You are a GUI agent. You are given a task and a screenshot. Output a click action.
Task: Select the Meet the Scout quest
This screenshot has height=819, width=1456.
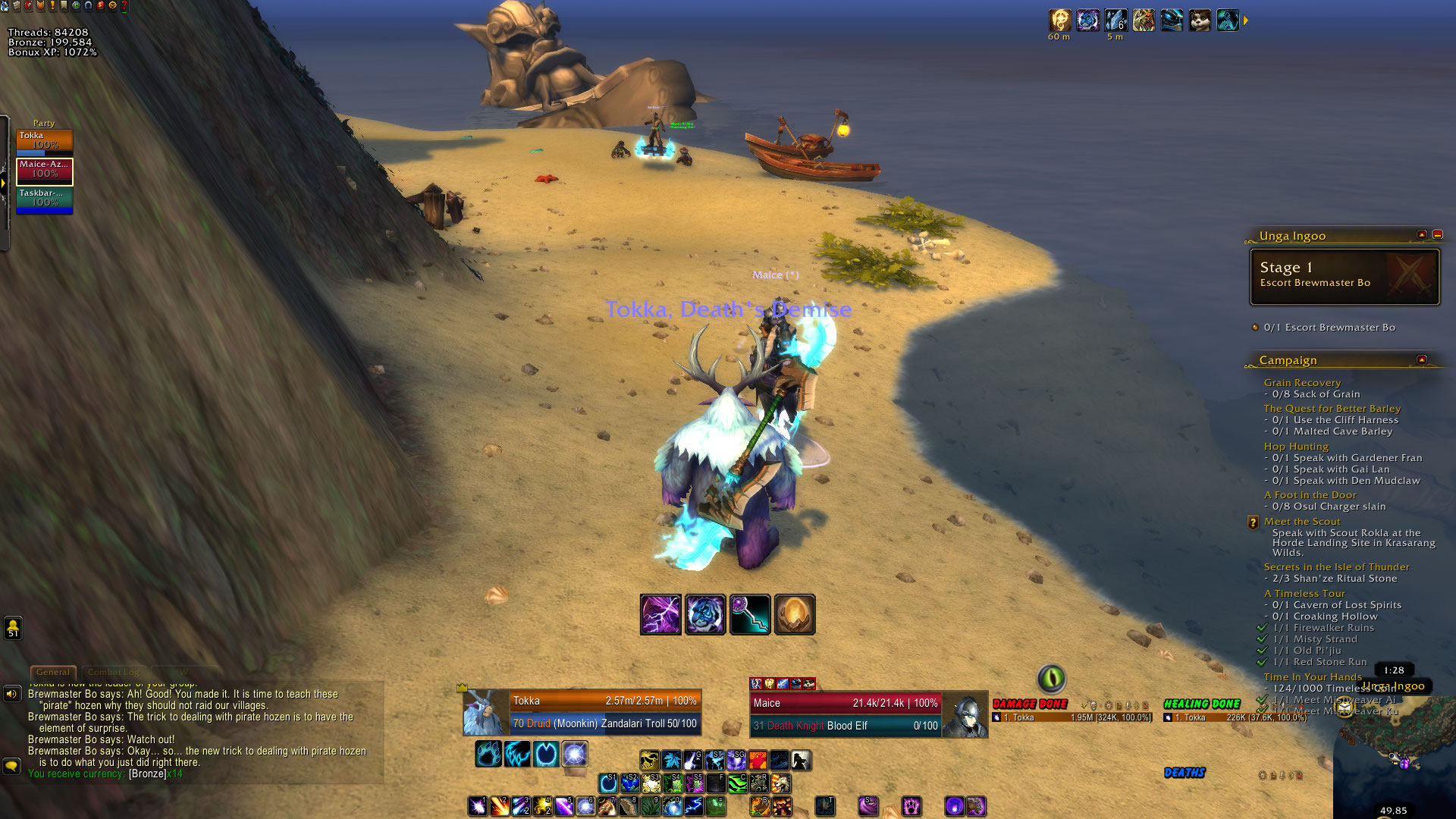click(1301, 522)
